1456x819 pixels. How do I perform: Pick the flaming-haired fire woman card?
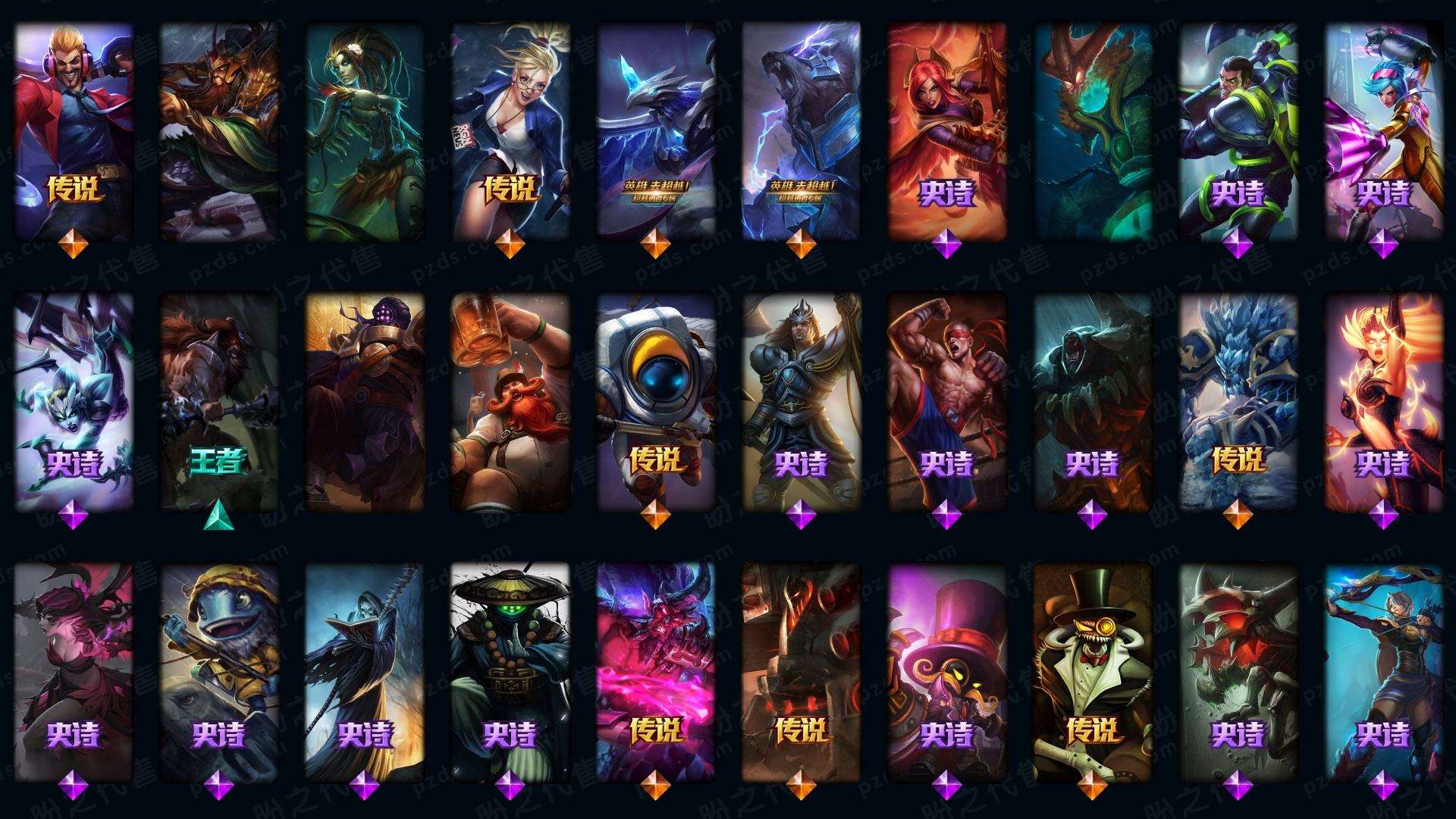1383,402
